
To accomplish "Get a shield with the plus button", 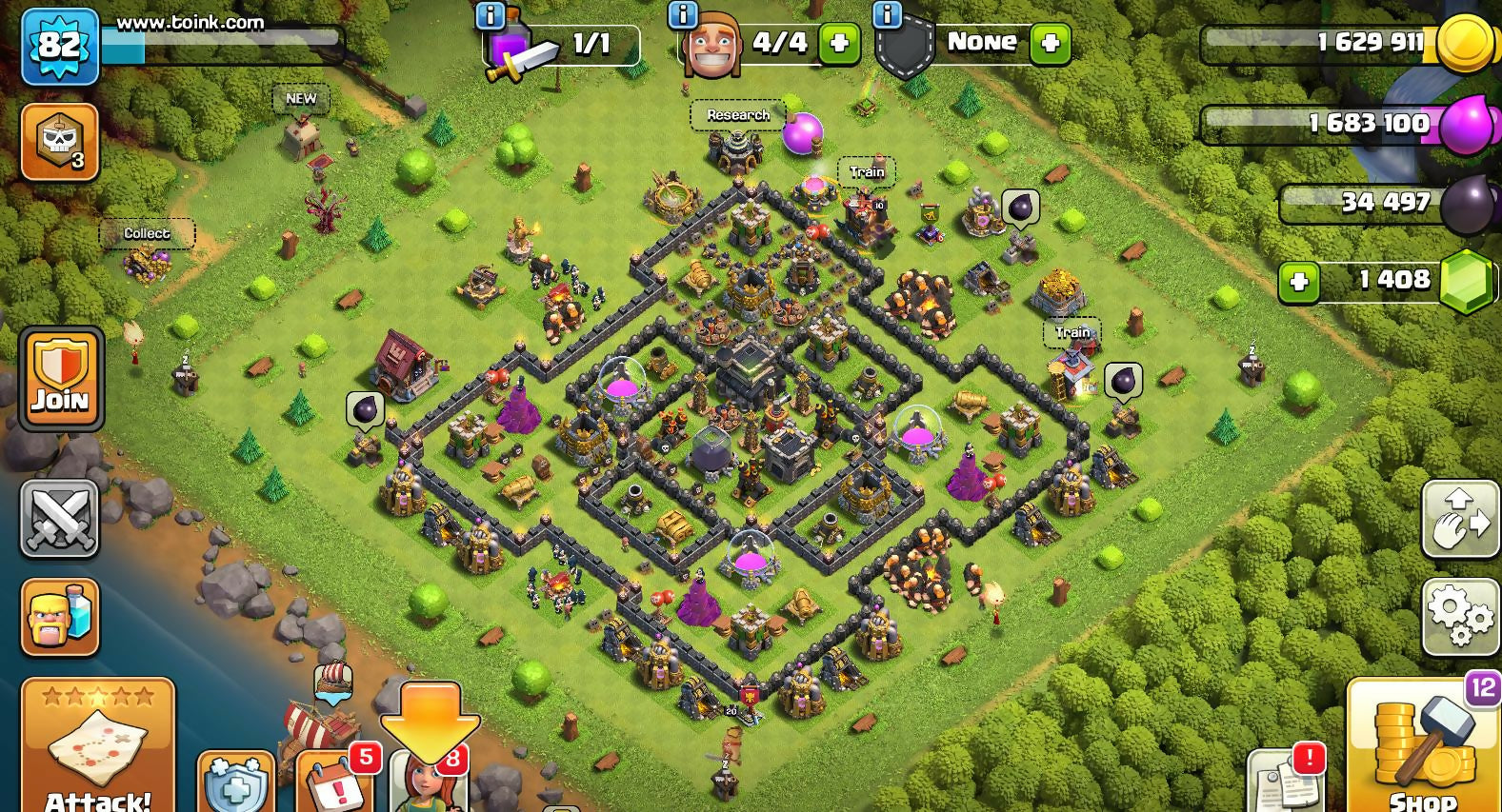I will [x=1050, y=44].
